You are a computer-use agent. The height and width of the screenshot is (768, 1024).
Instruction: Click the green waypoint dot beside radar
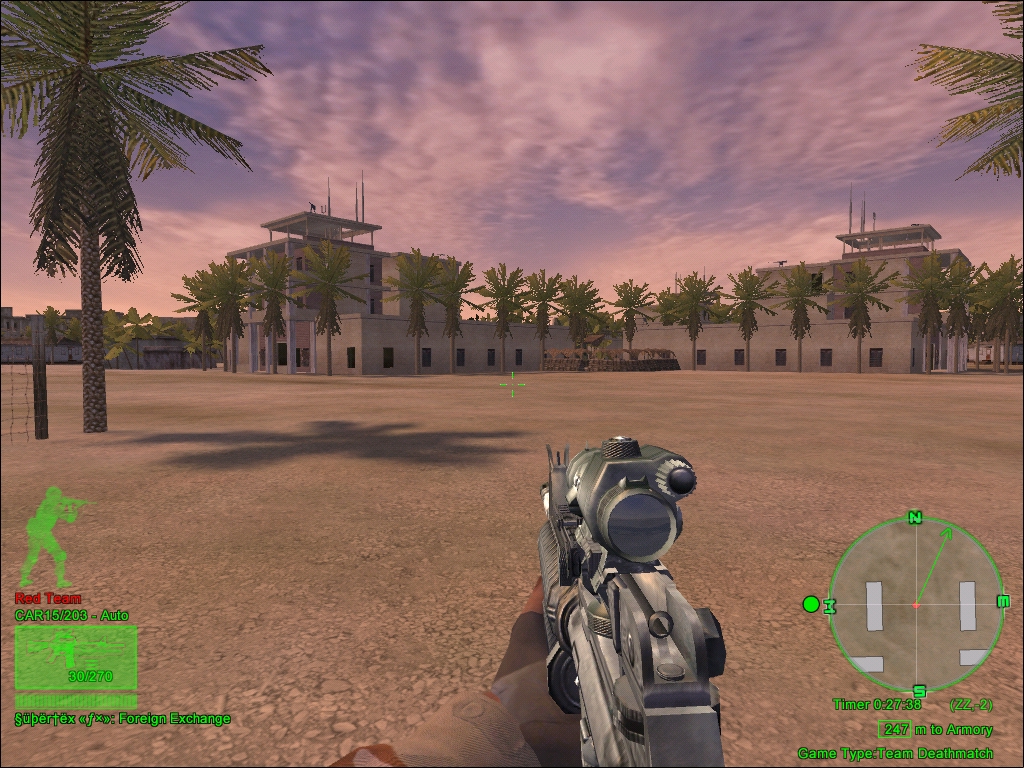pos(811,604)
